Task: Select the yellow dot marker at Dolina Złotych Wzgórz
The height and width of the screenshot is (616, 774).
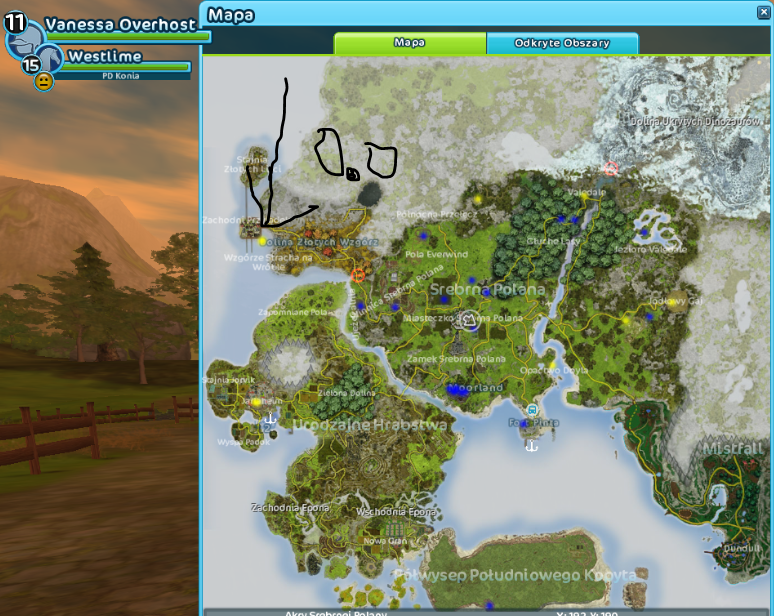Action: (x=262, y=241)
